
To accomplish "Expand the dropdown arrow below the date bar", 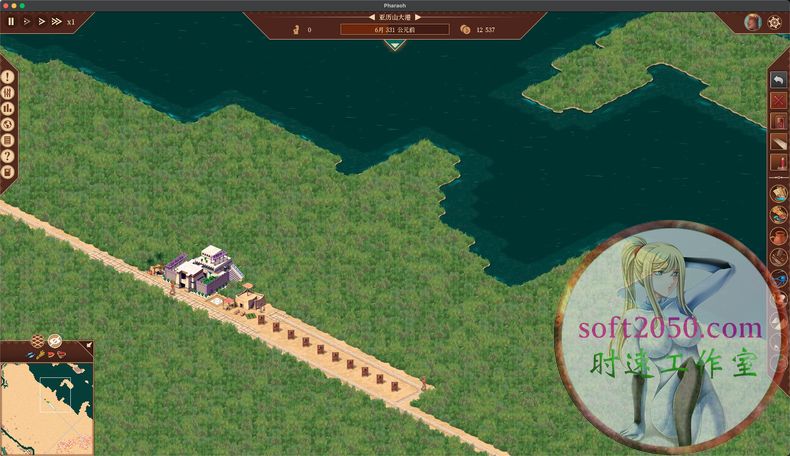I will [395, 44].
